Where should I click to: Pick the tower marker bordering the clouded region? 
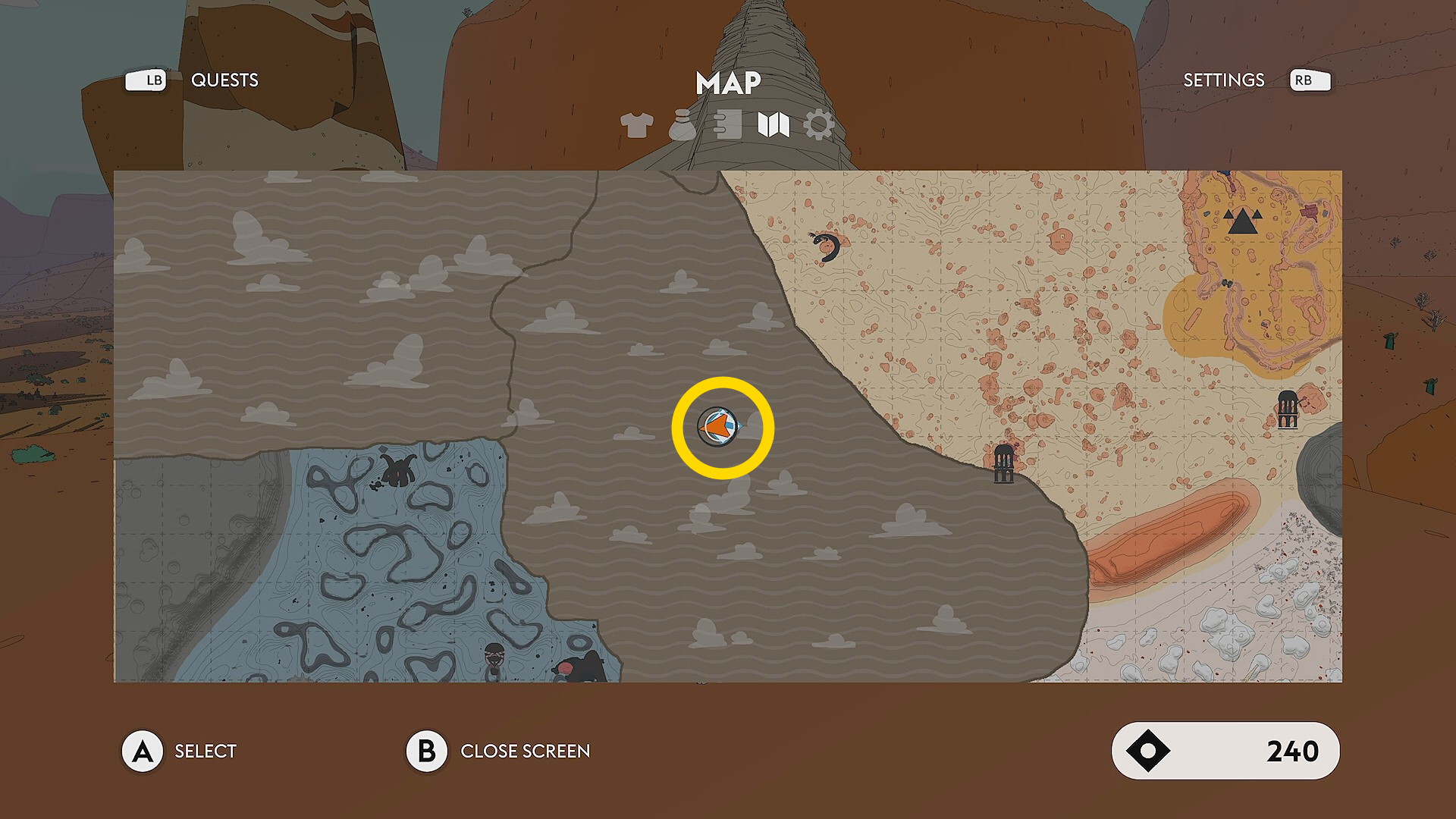tap(1003, 463)
